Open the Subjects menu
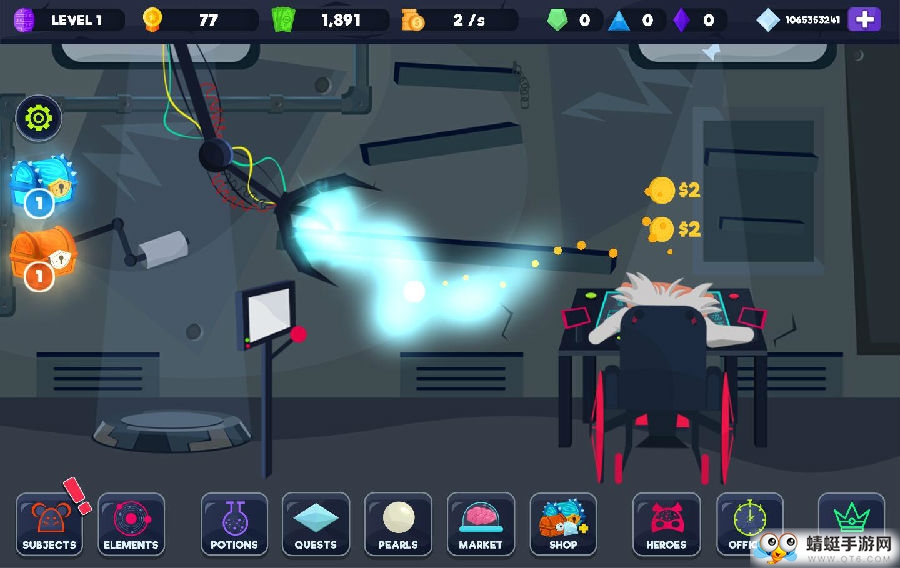This screenshot has height=568, width=900. click(49, 524)
